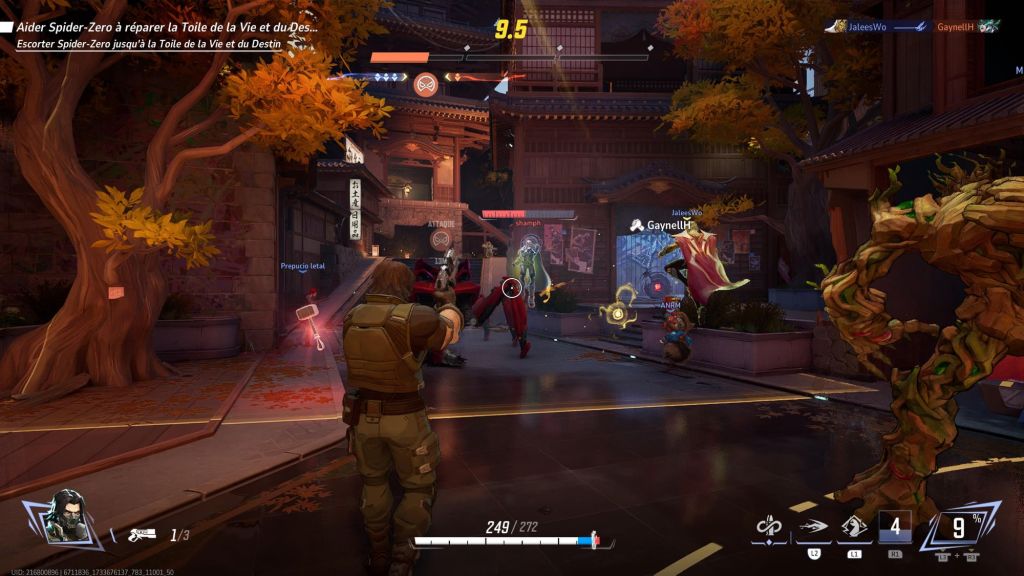Click the Spider-Zero payload progress marker
Screen dimensions: 1024x576
tap(425, 83)
